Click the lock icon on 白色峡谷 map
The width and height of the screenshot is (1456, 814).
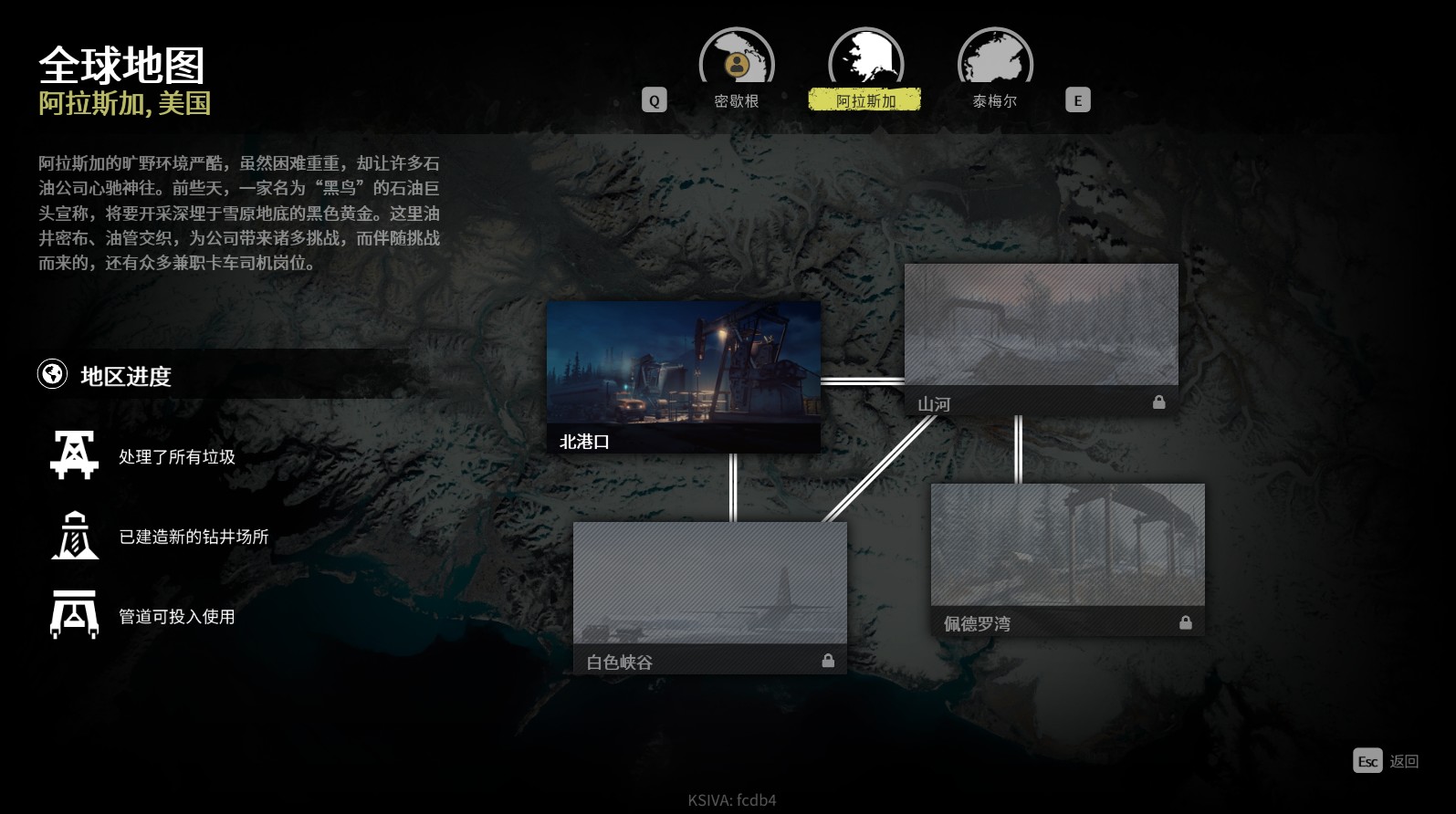[x=829, y=660]
